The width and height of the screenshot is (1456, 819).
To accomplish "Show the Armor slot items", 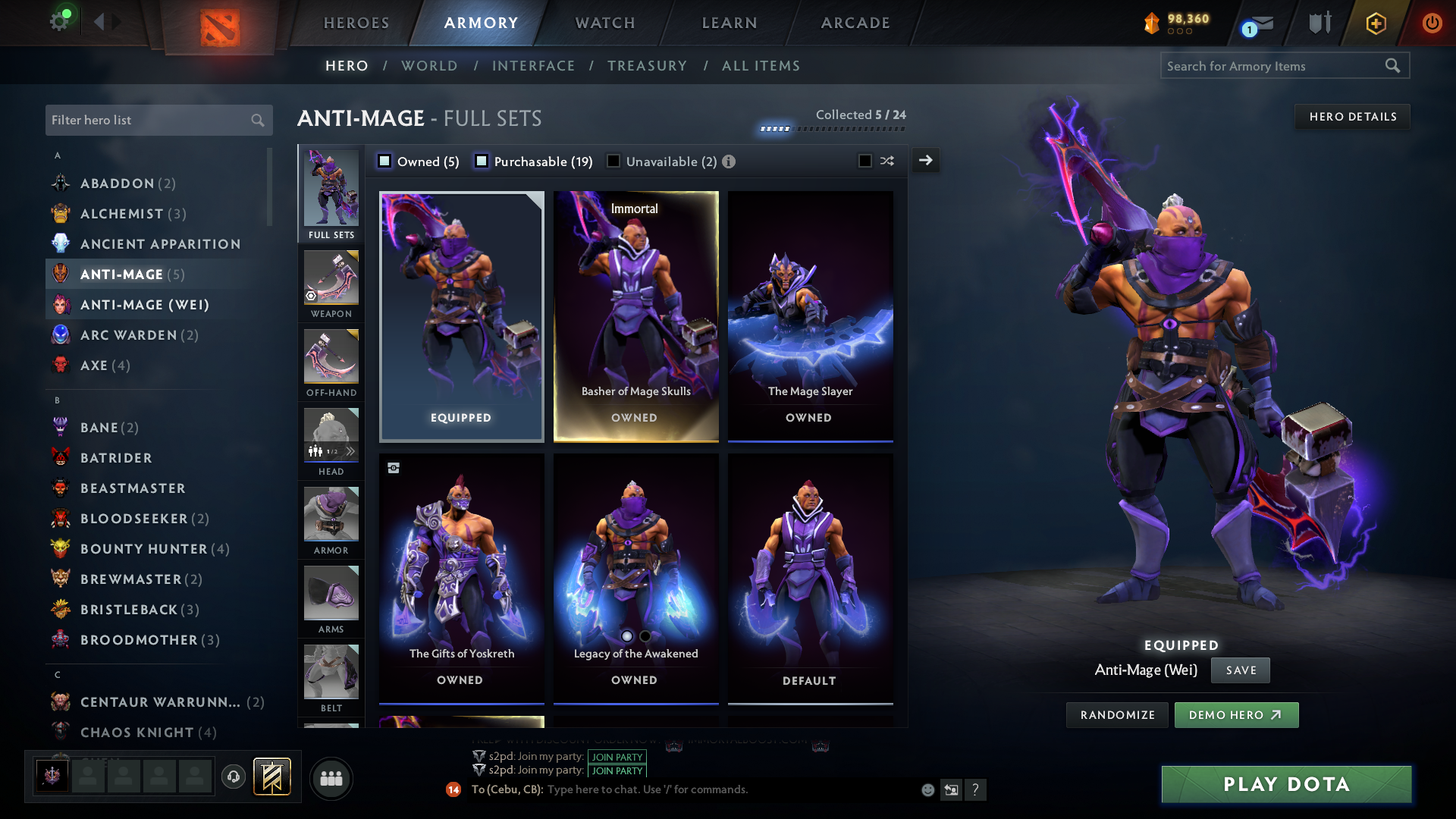I will pyautogui.click(x=331, y=522).
